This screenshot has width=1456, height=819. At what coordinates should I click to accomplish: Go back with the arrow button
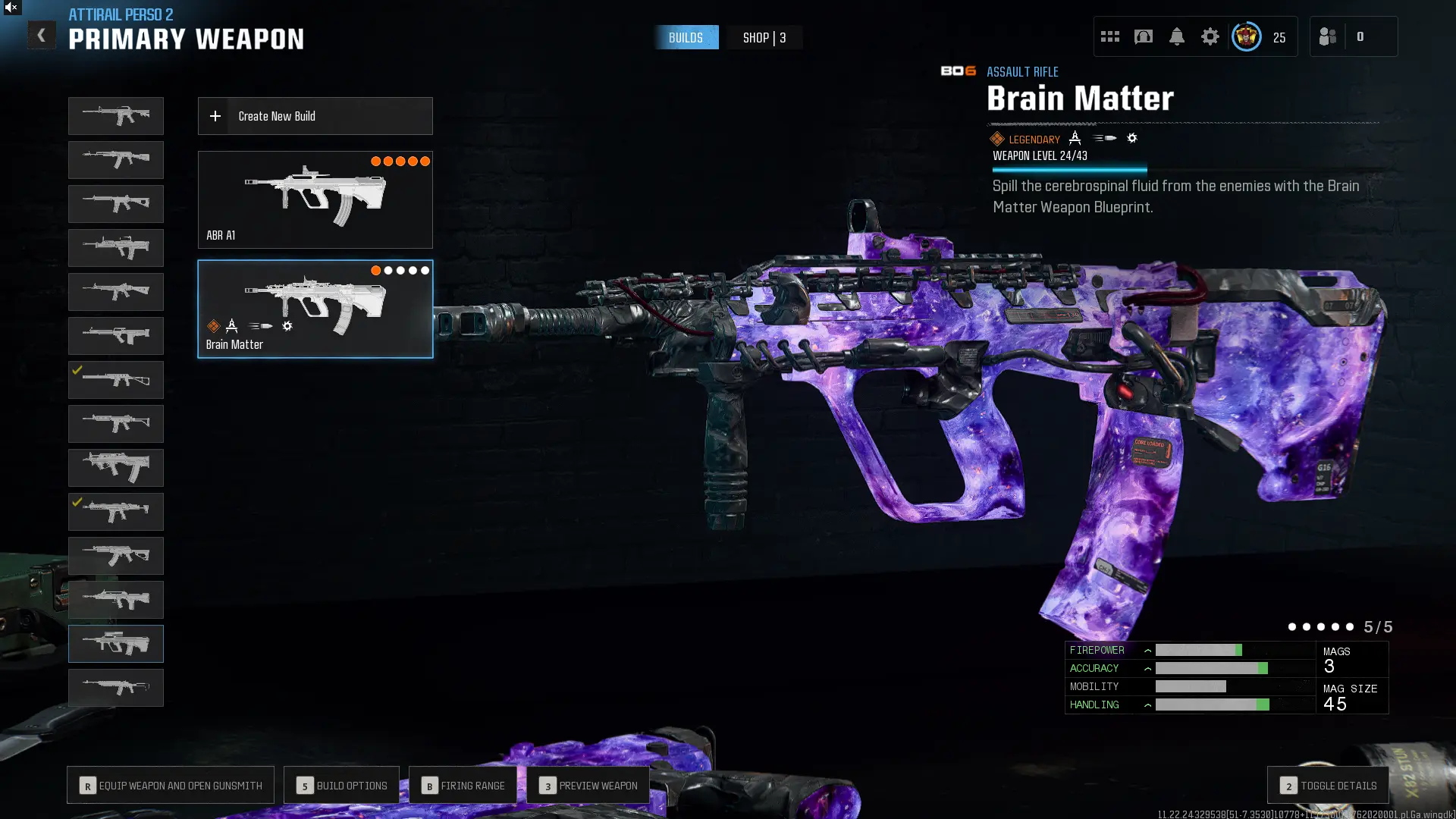tap(41, 35)
